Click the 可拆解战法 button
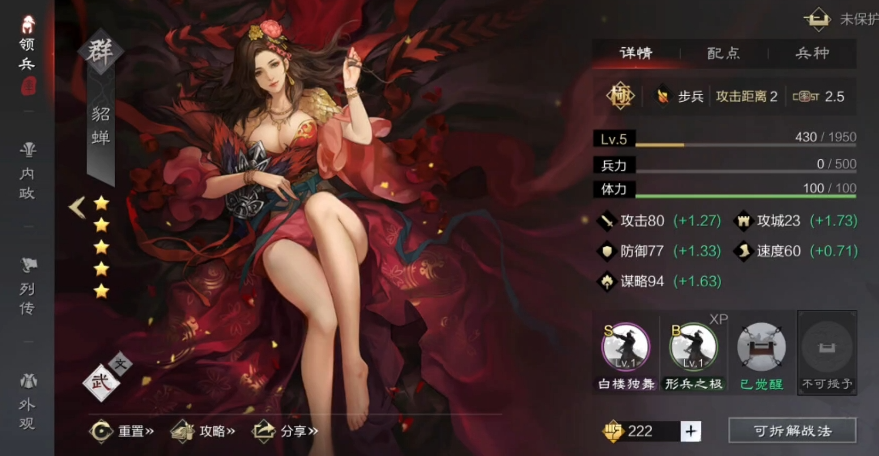This screenshot has width=879, height=456. [x=792, y=431]
